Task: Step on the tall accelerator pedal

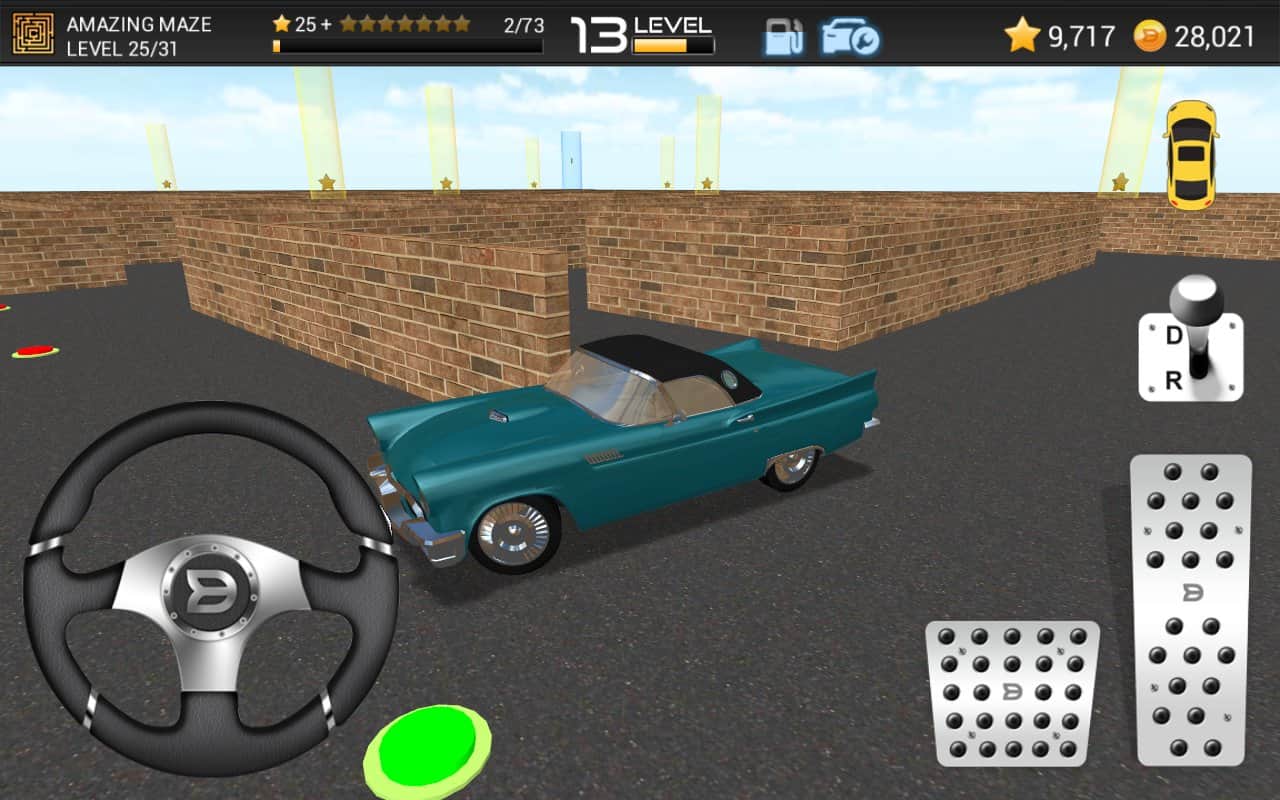Action: tap(1190, 610)
